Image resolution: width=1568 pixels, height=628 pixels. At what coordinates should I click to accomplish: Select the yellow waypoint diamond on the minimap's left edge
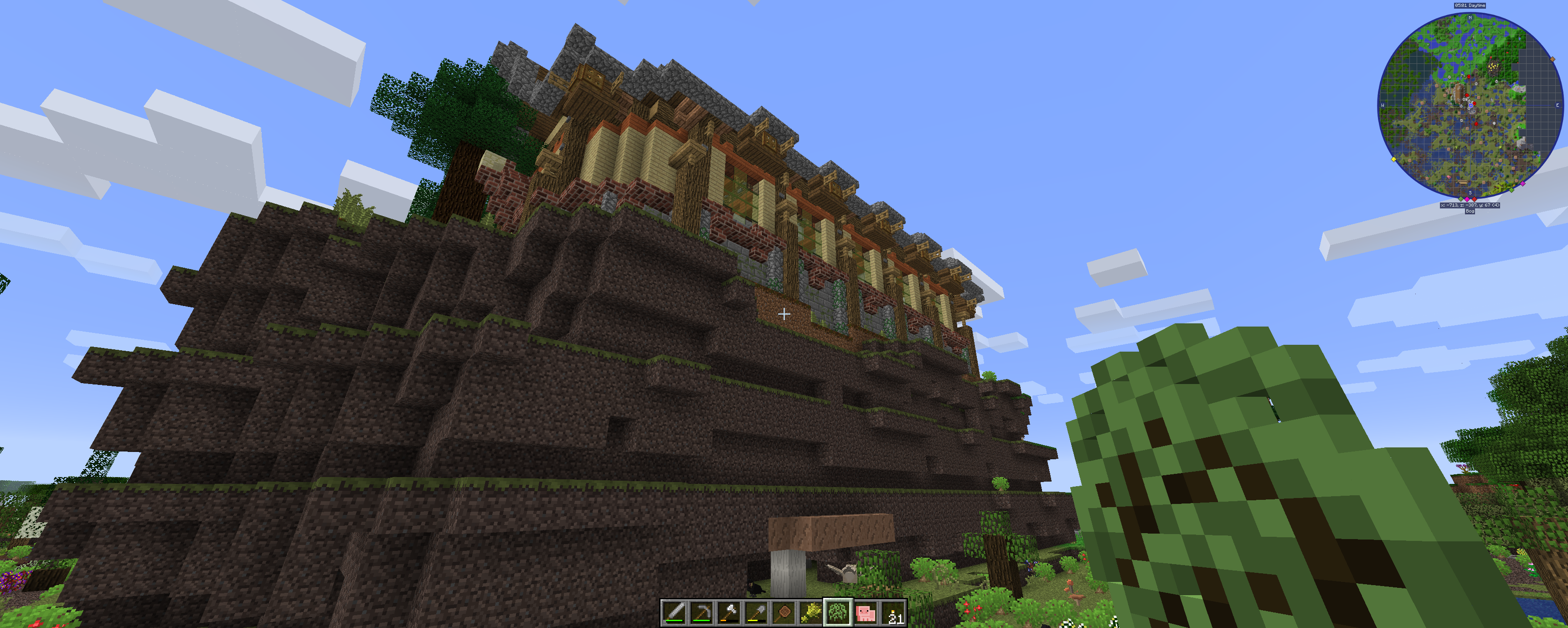pos(1393,159)
